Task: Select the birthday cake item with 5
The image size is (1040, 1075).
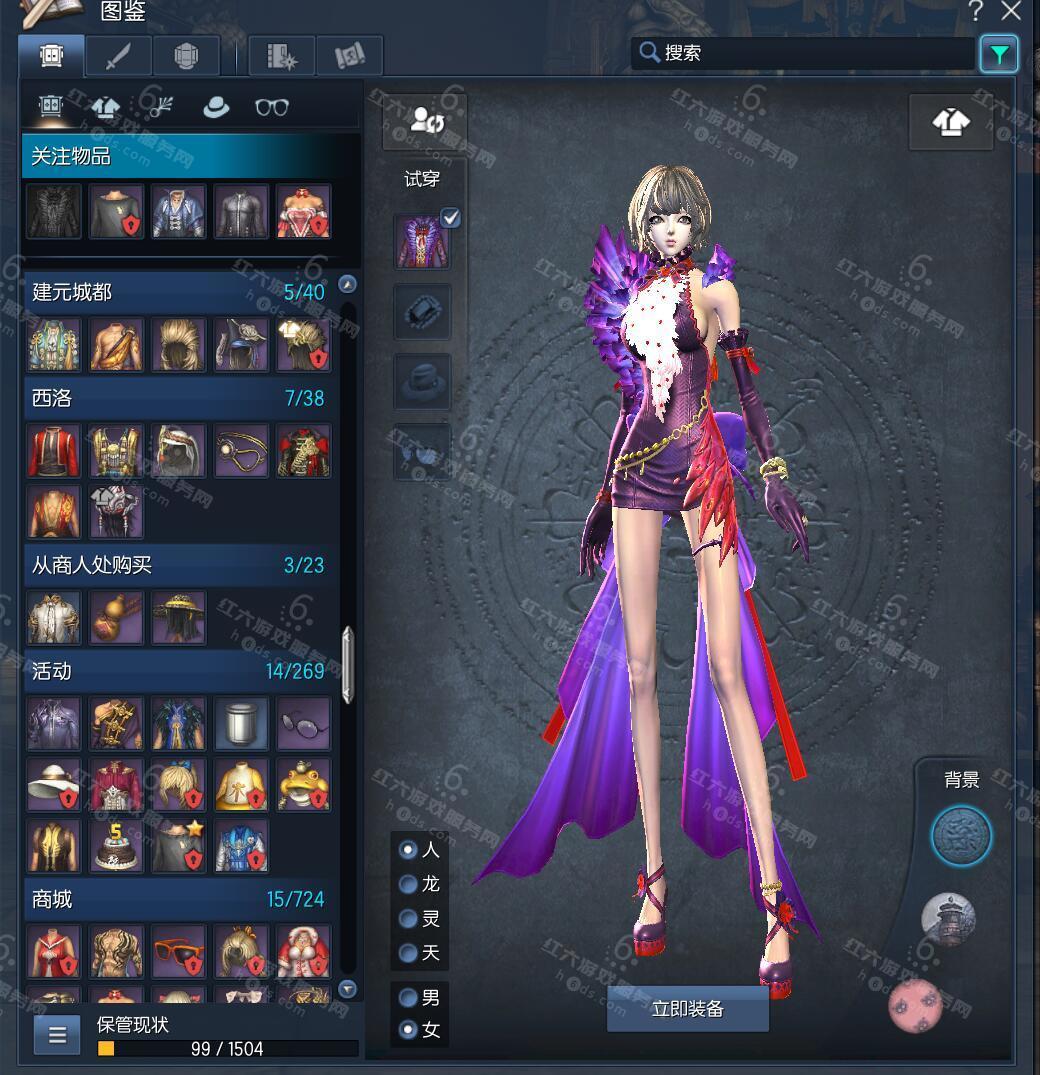Action: tap(117, 846)
